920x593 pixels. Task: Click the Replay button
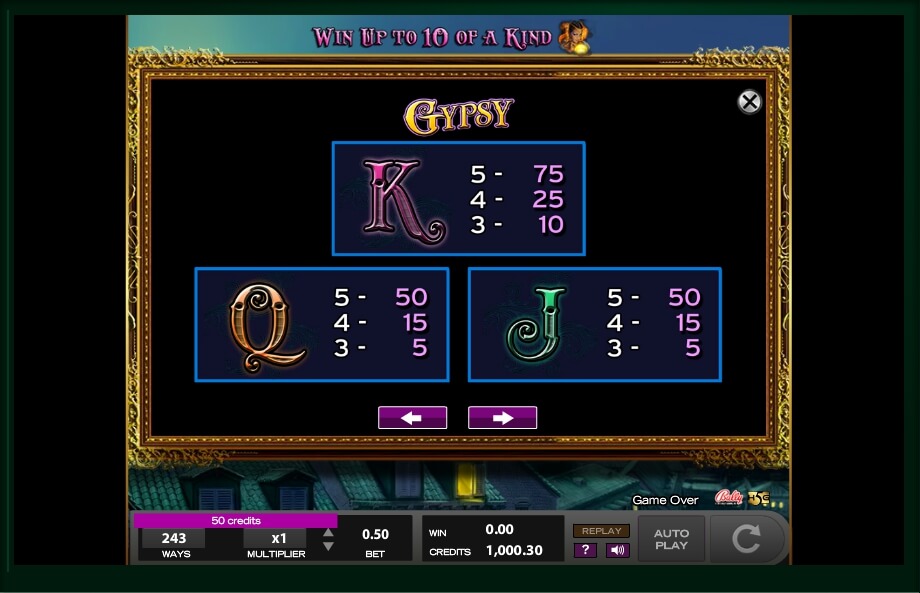coord(601,531)
